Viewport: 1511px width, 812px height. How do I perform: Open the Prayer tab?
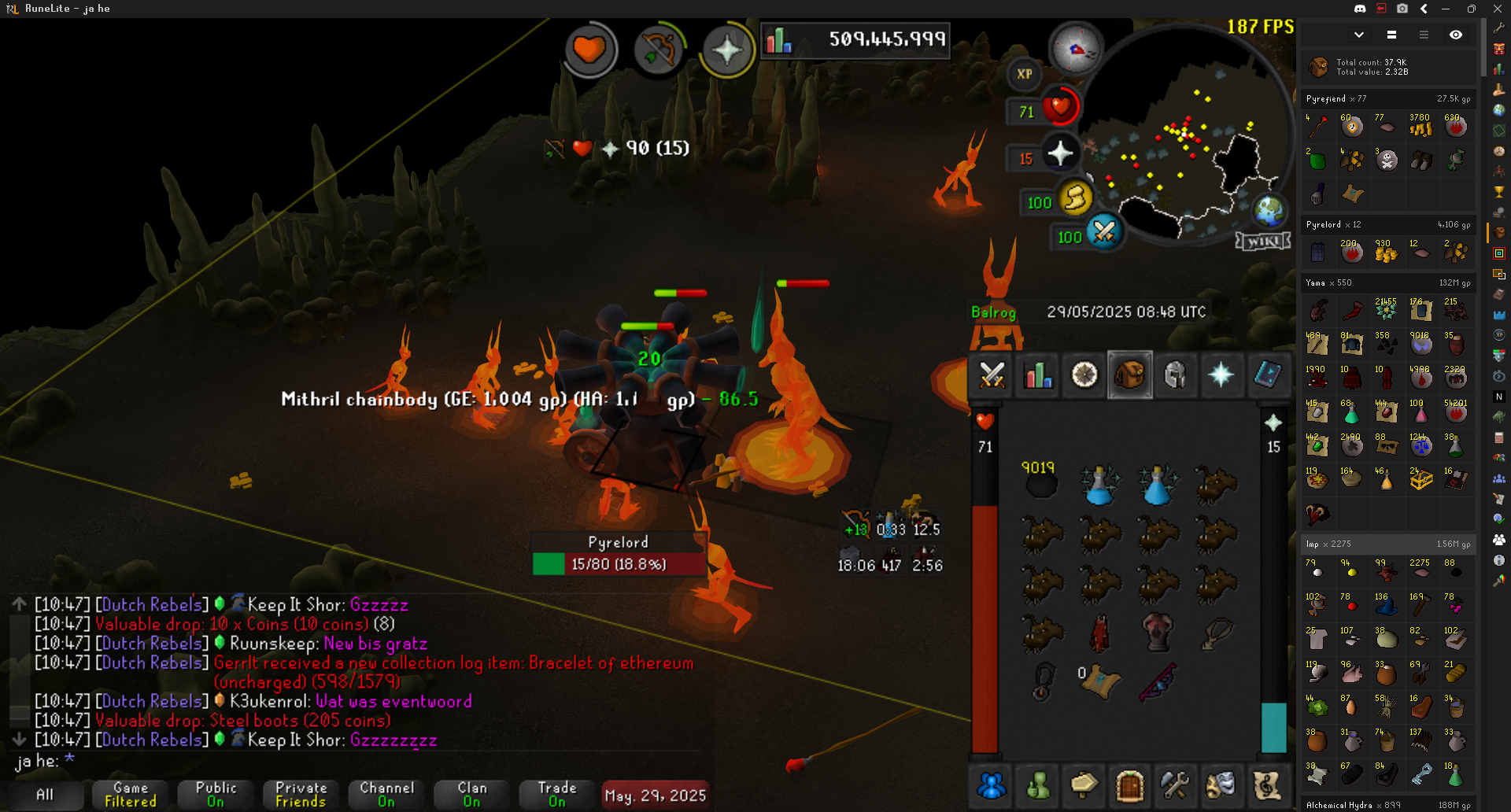tap(1221, 375)
